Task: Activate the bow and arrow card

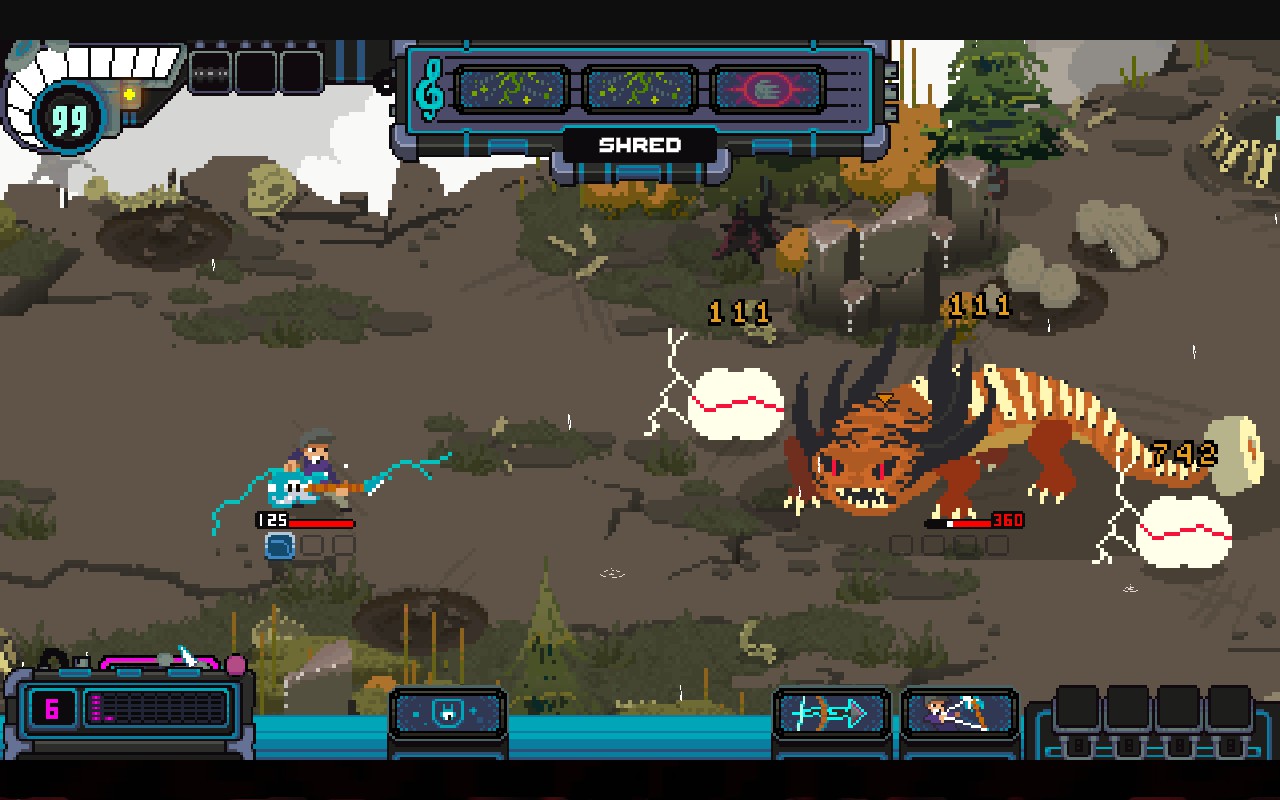Action: tap(831, 713)
